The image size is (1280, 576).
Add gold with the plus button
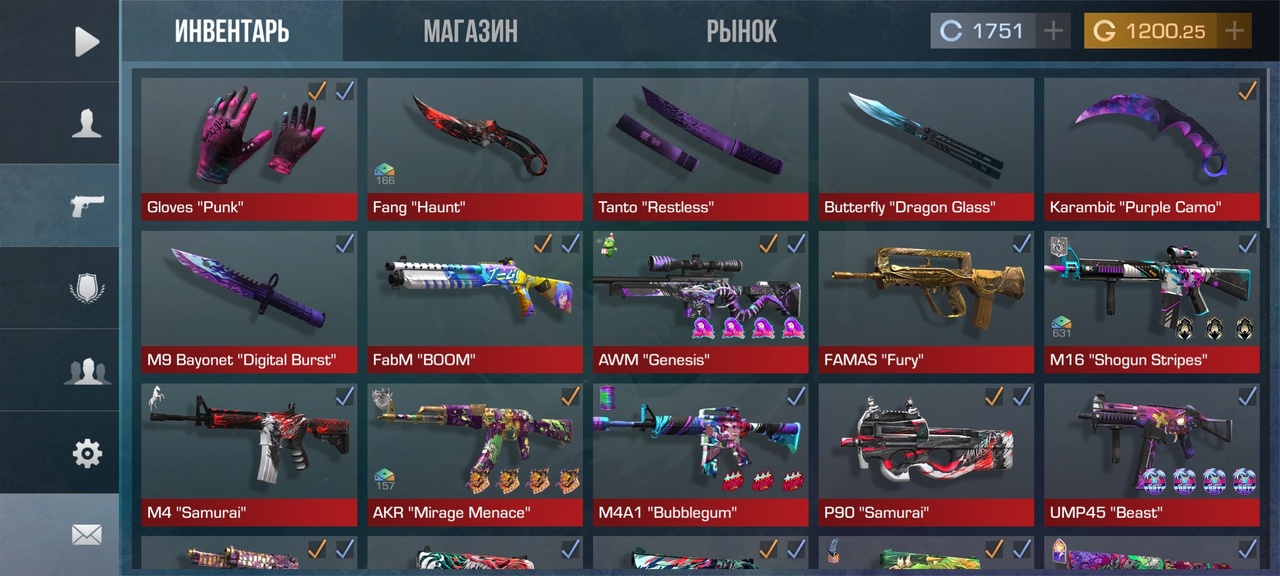tap(1235, 31)
